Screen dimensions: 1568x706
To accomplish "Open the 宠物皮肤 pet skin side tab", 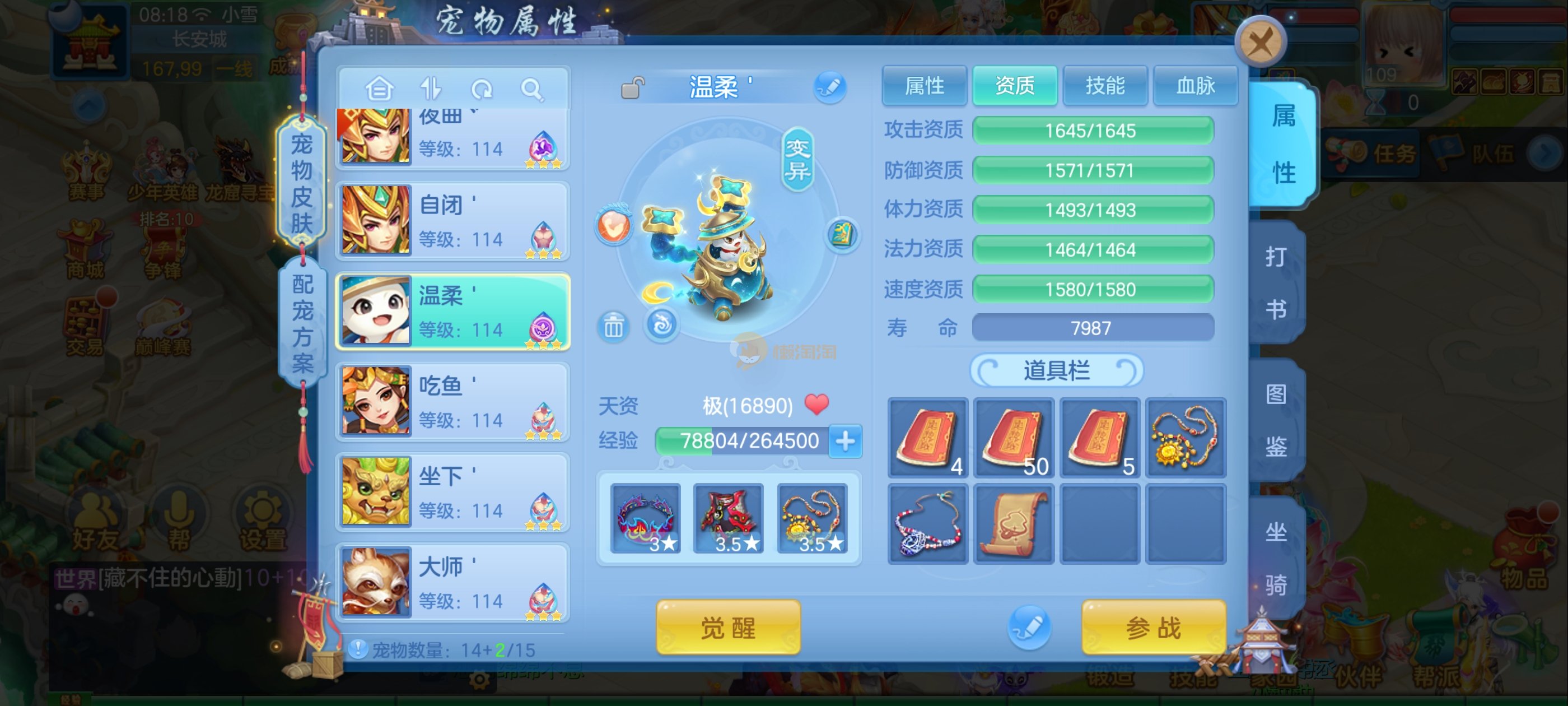I will click(301, 183).
